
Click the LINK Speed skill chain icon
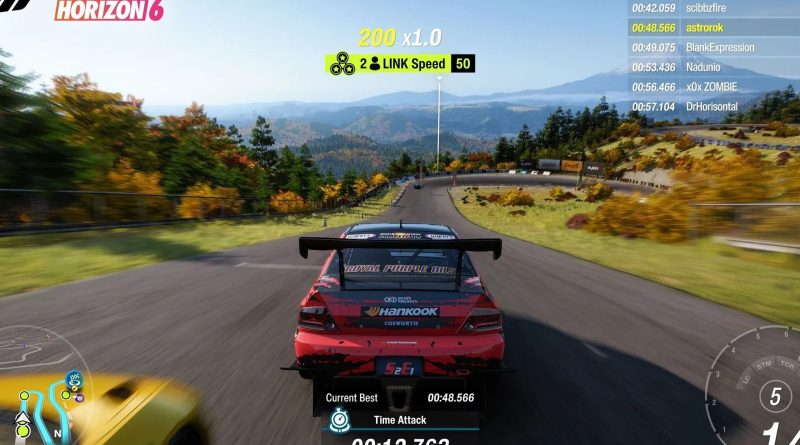341,64
